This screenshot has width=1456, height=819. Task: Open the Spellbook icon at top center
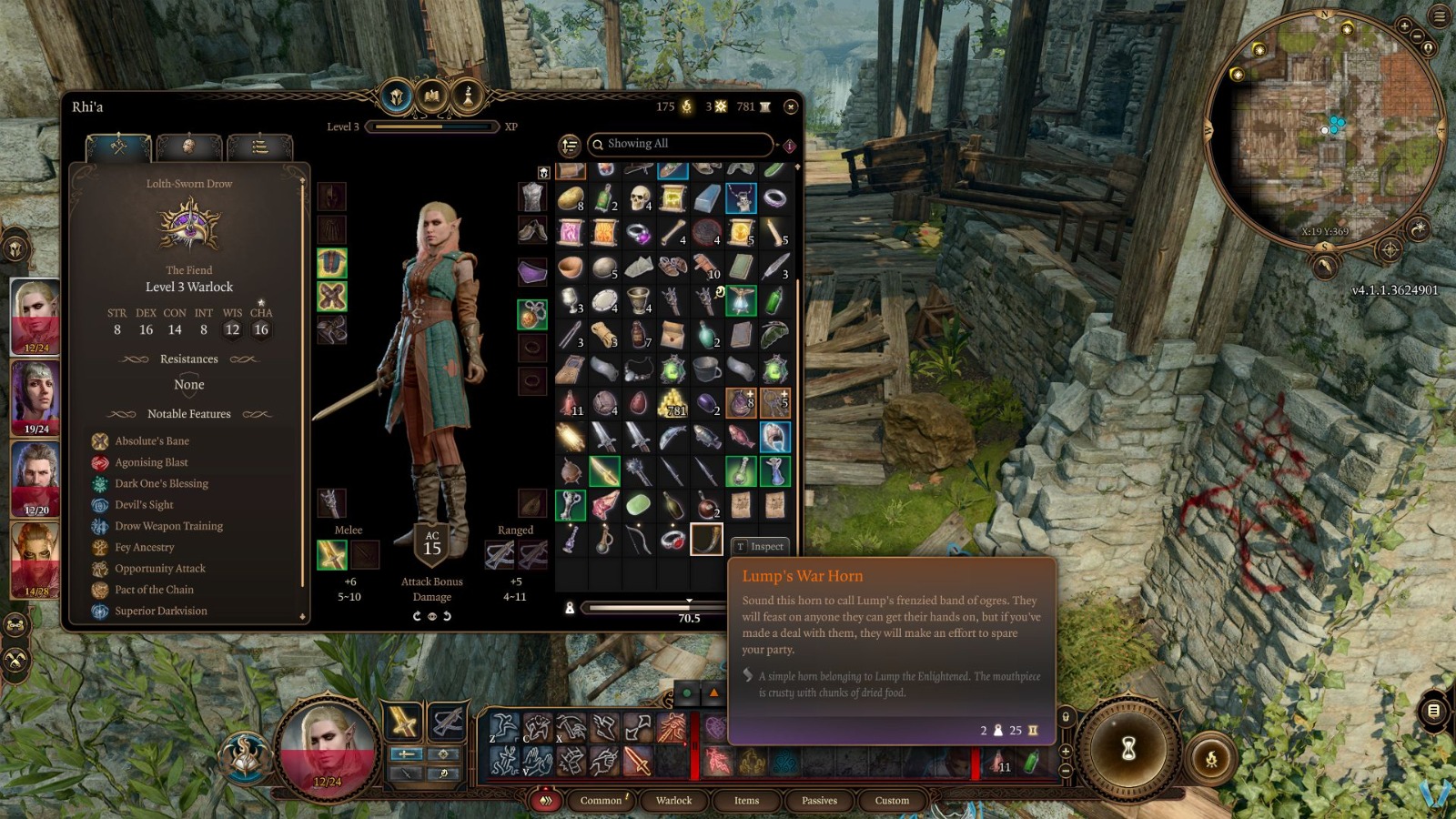(x=431, y=96)
